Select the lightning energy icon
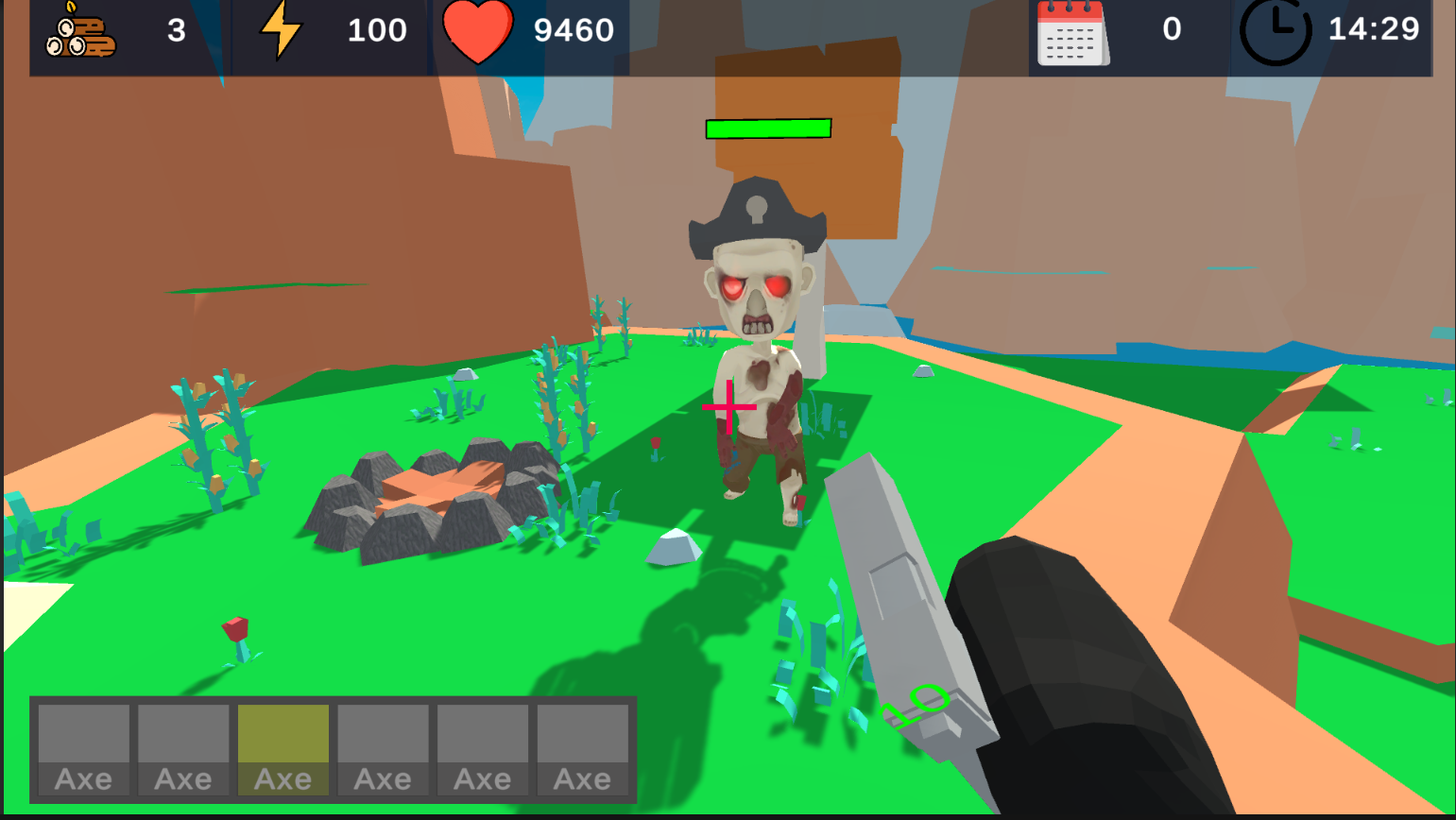This screenshot has height=820, width=1456. pyautogui.click(x=279, y=30)
